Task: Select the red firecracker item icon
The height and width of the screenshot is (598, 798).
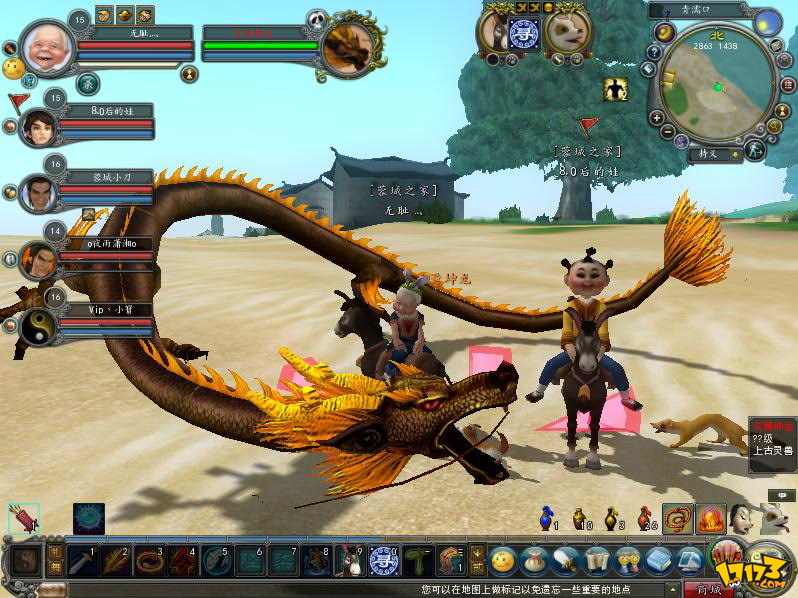Action: 23,518
